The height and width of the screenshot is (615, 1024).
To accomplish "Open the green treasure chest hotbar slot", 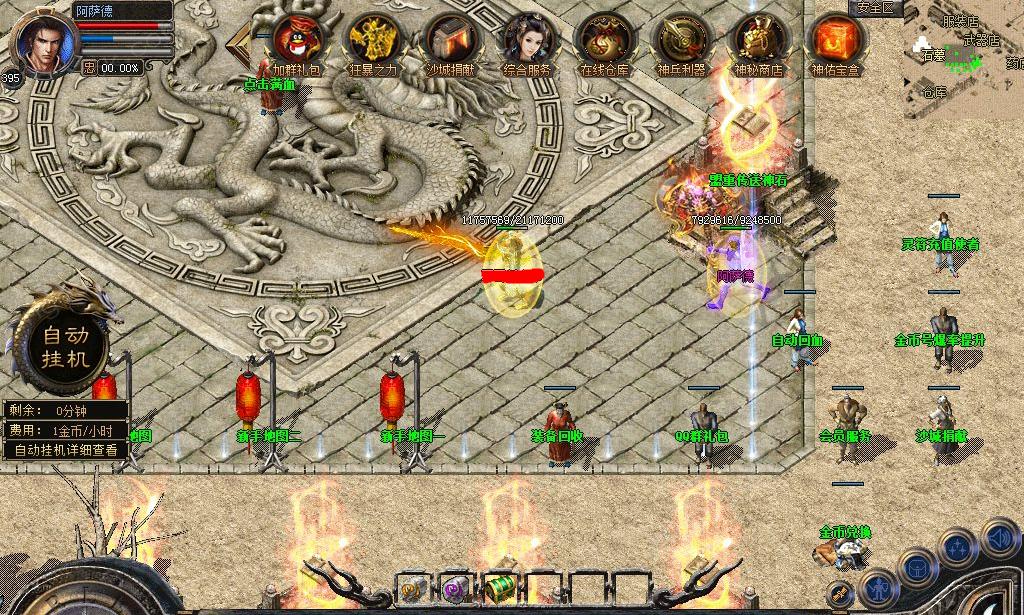I will click(x=499, y=588).
